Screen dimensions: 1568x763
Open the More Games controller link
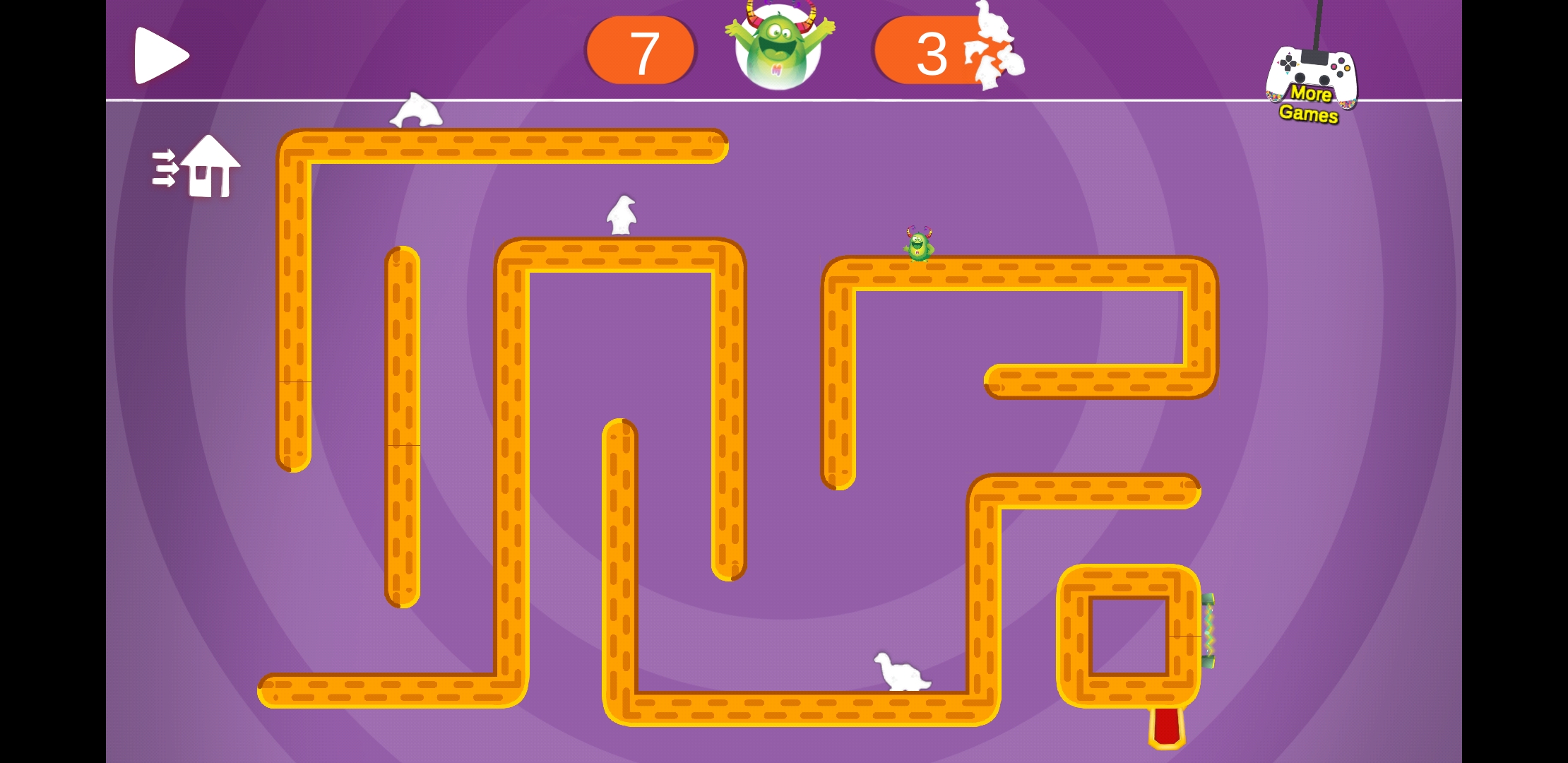coord(1311,83)
